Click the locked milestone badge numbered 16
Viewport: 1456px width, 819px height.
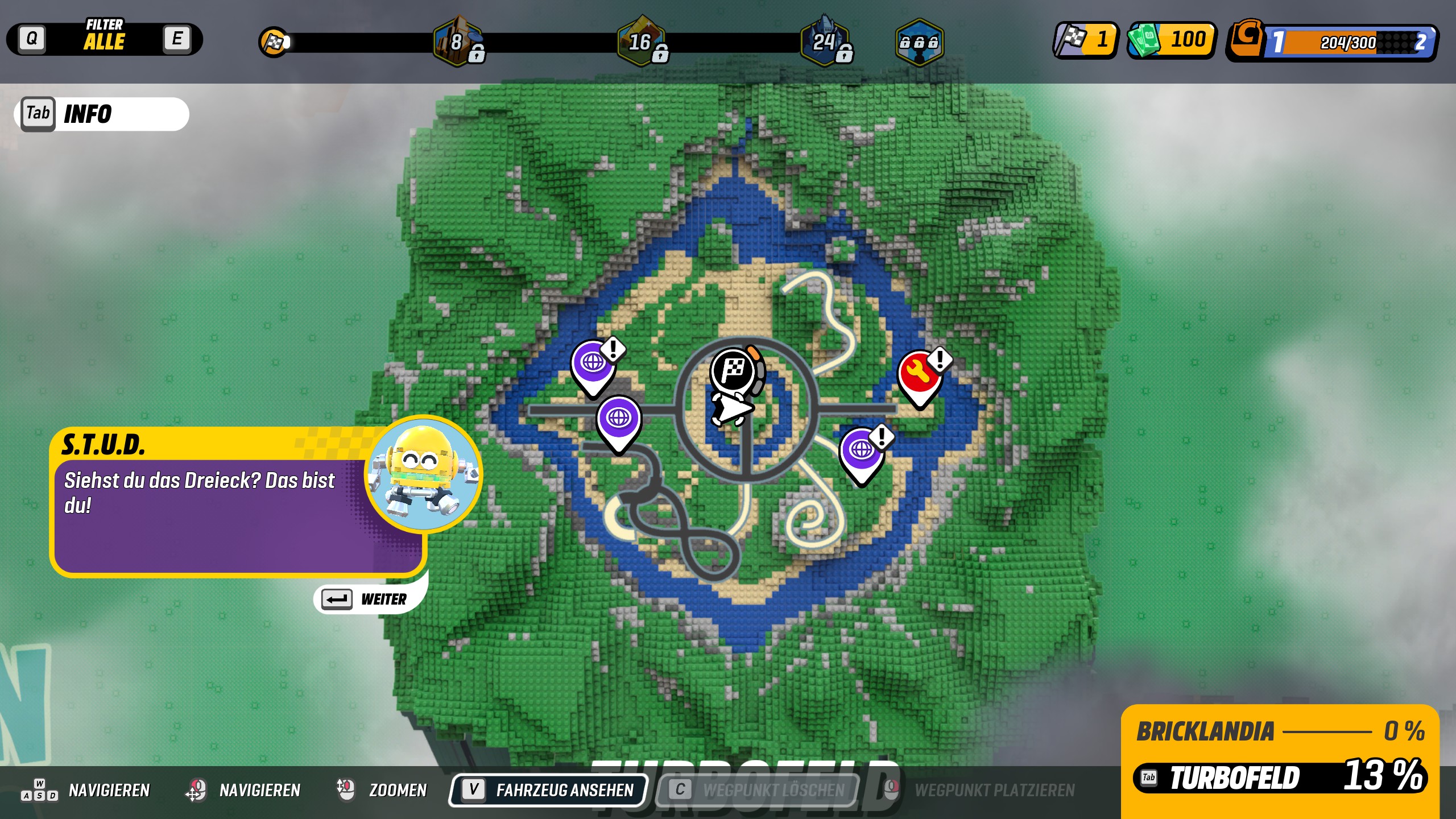tap(642, 42)
